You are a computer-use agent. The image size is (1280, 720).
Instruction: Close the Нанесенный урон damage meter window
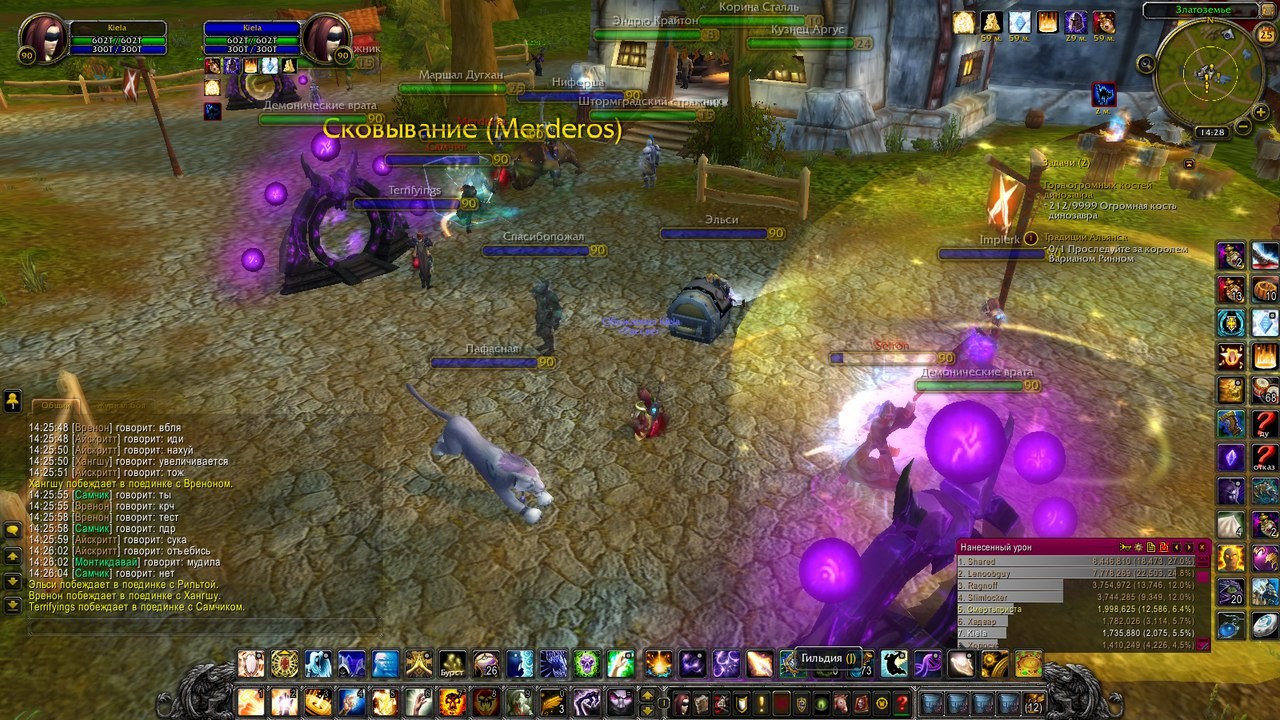click(x=1202, y=547)
